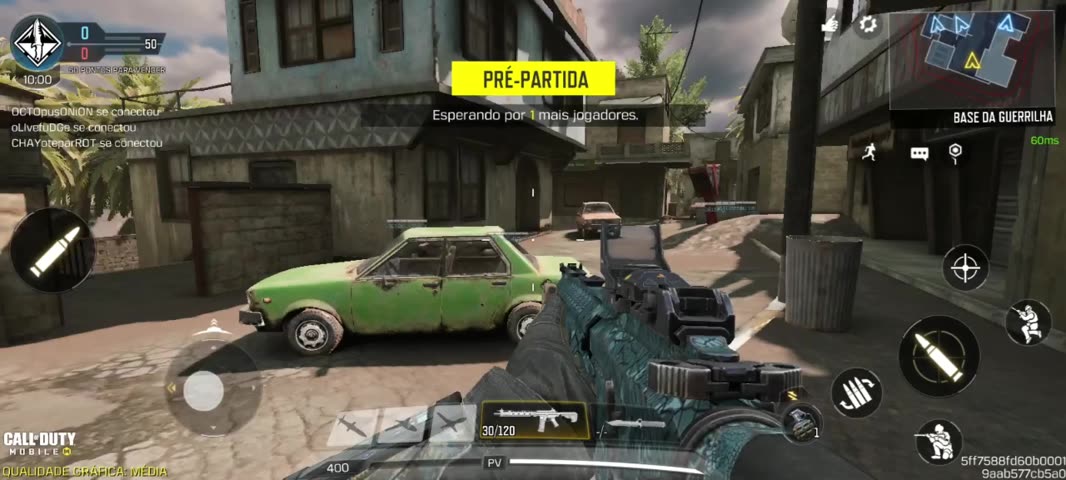Tap the left-side bullet fire button
The width and height of the screenshot is (1066, 480).
52,250
